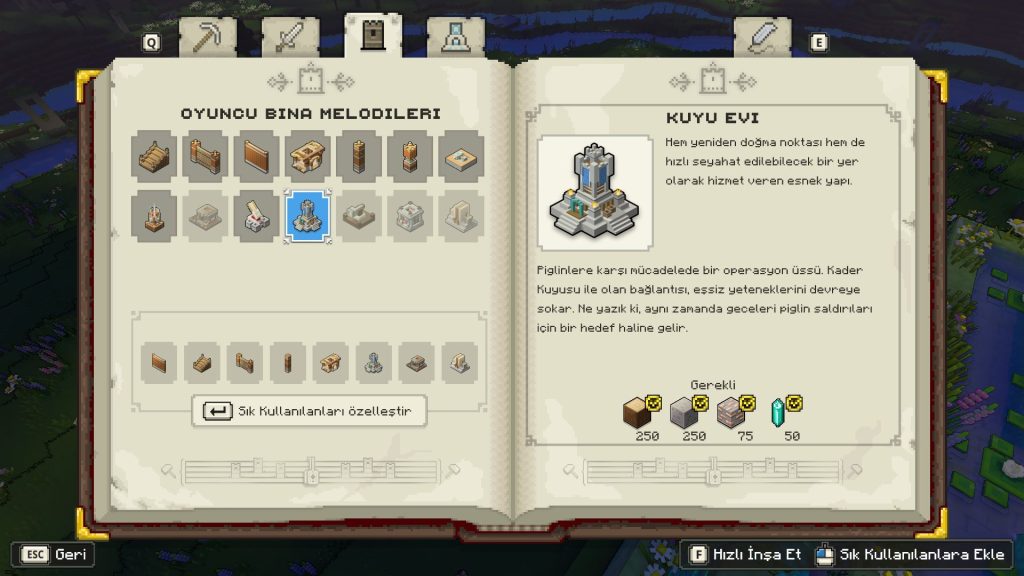Select the flat platform tile melody

pos(461,156)
